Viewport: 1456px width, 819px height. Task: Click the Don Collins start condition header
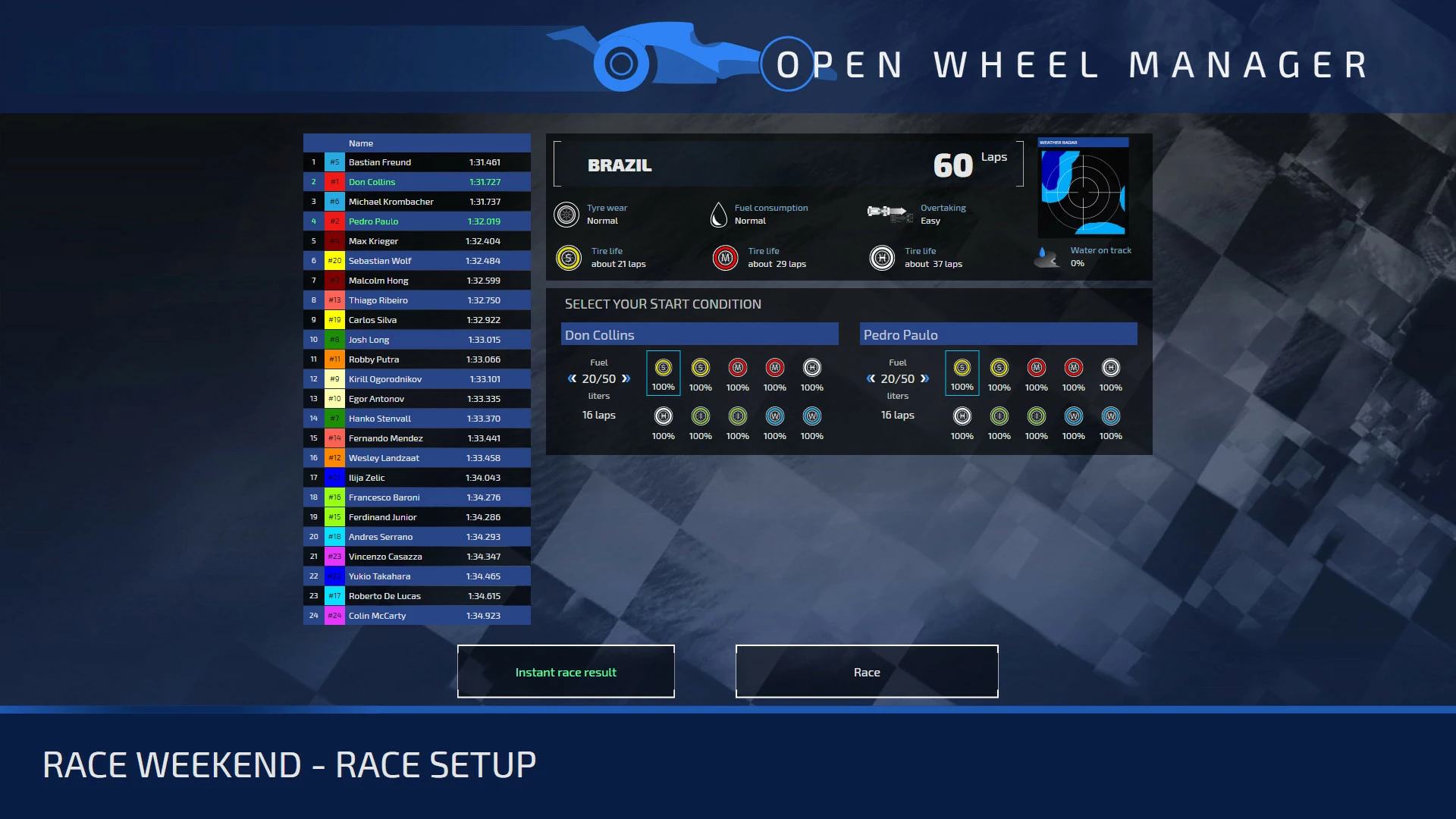tap(699, 334)
